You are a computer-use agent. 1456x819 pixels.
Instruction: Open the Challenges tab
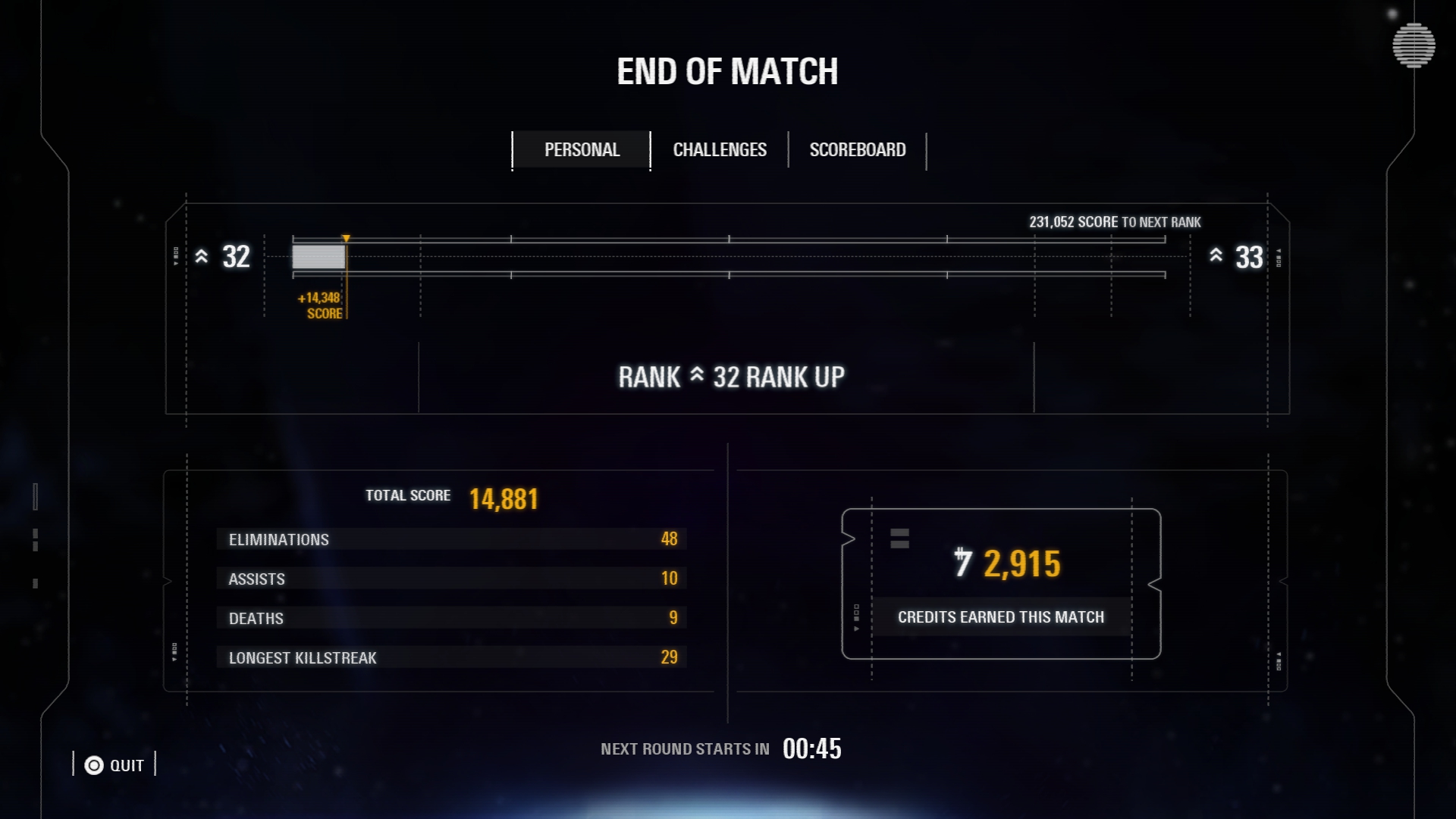click(x=720, y=150)
